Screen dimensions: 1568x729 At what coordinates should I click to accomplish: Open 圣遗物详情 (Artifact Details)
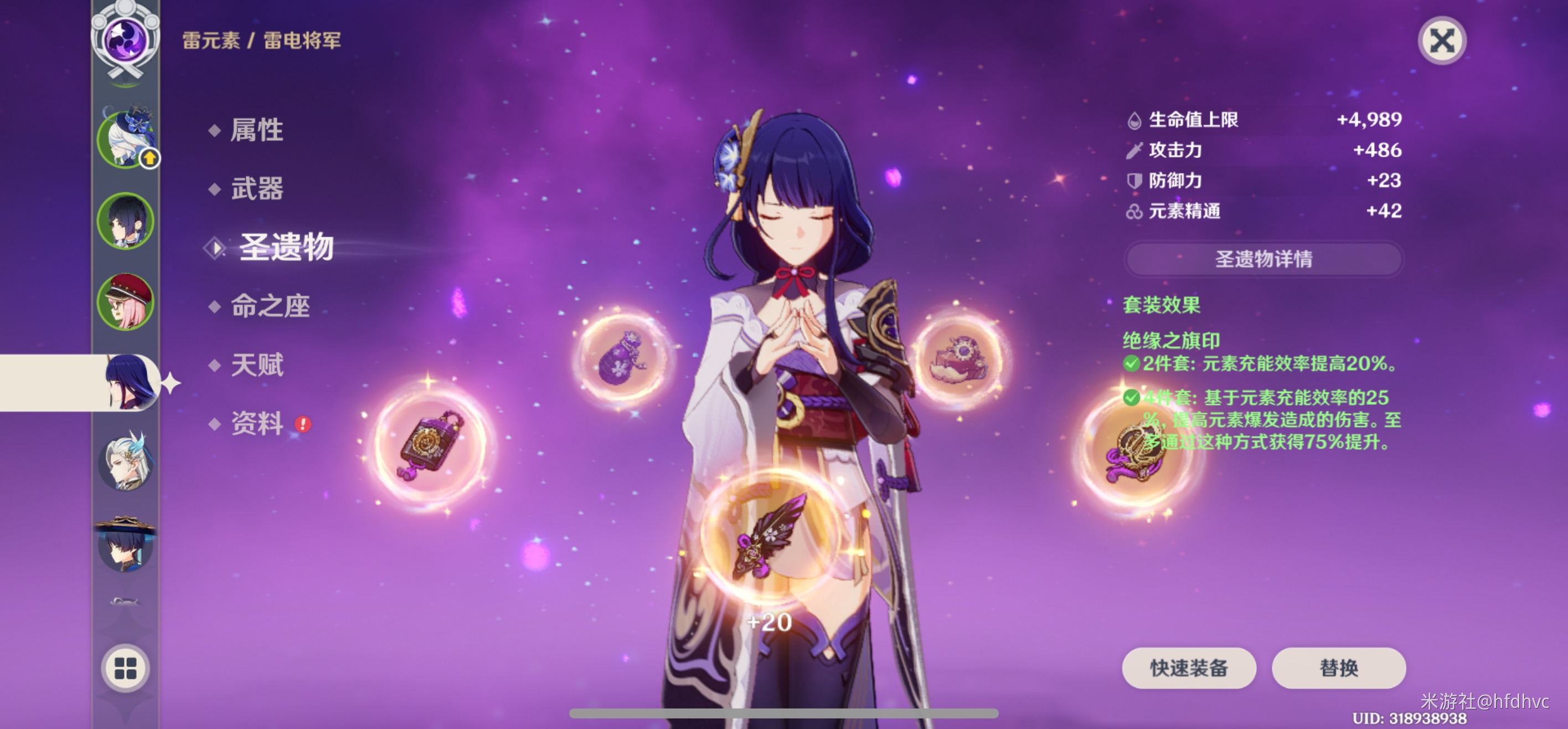point(1264,259)
